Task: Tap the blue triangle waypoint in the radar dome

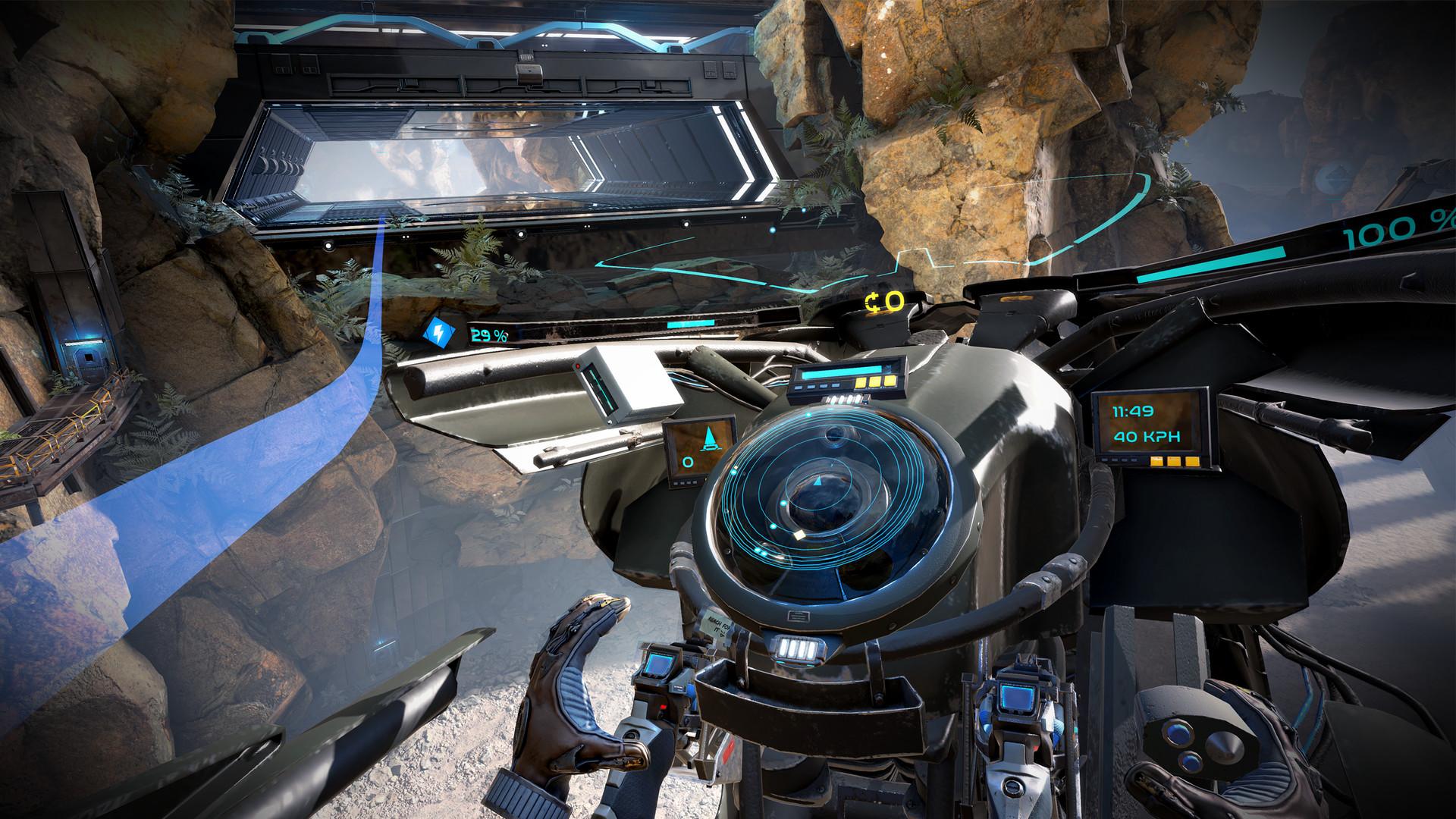Action: [x=819, y=482]
